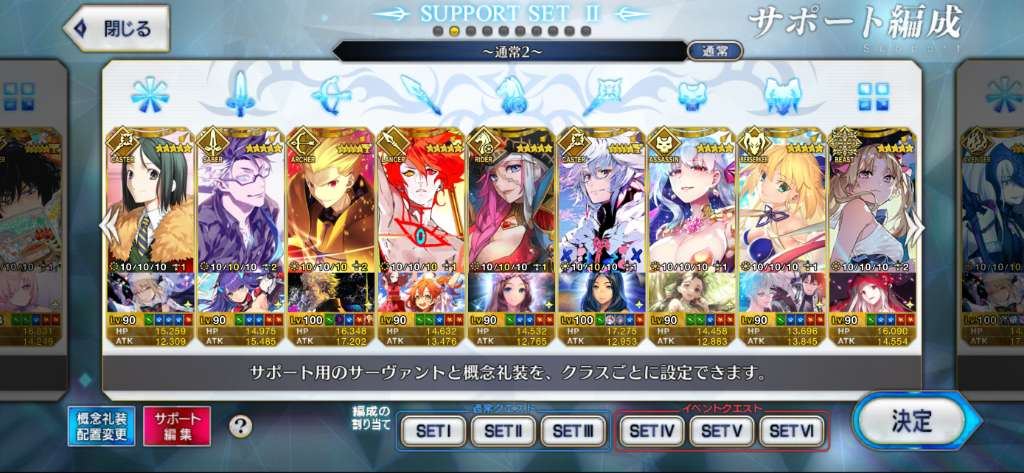The image size is (1024, 473).
Task: Assign support SET I
Action: [433, 431]
